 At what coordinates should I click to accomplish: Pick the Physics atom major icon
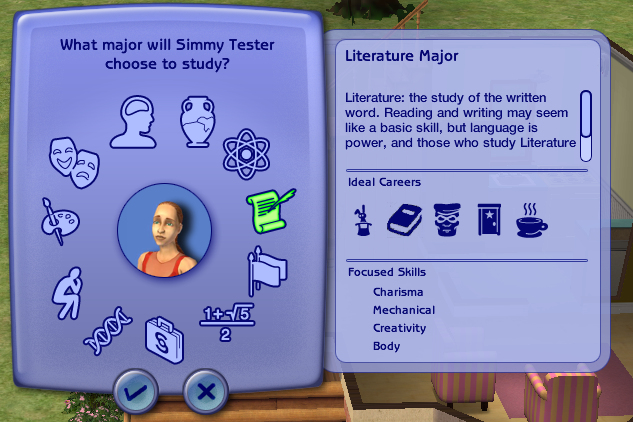pos(243,152)
